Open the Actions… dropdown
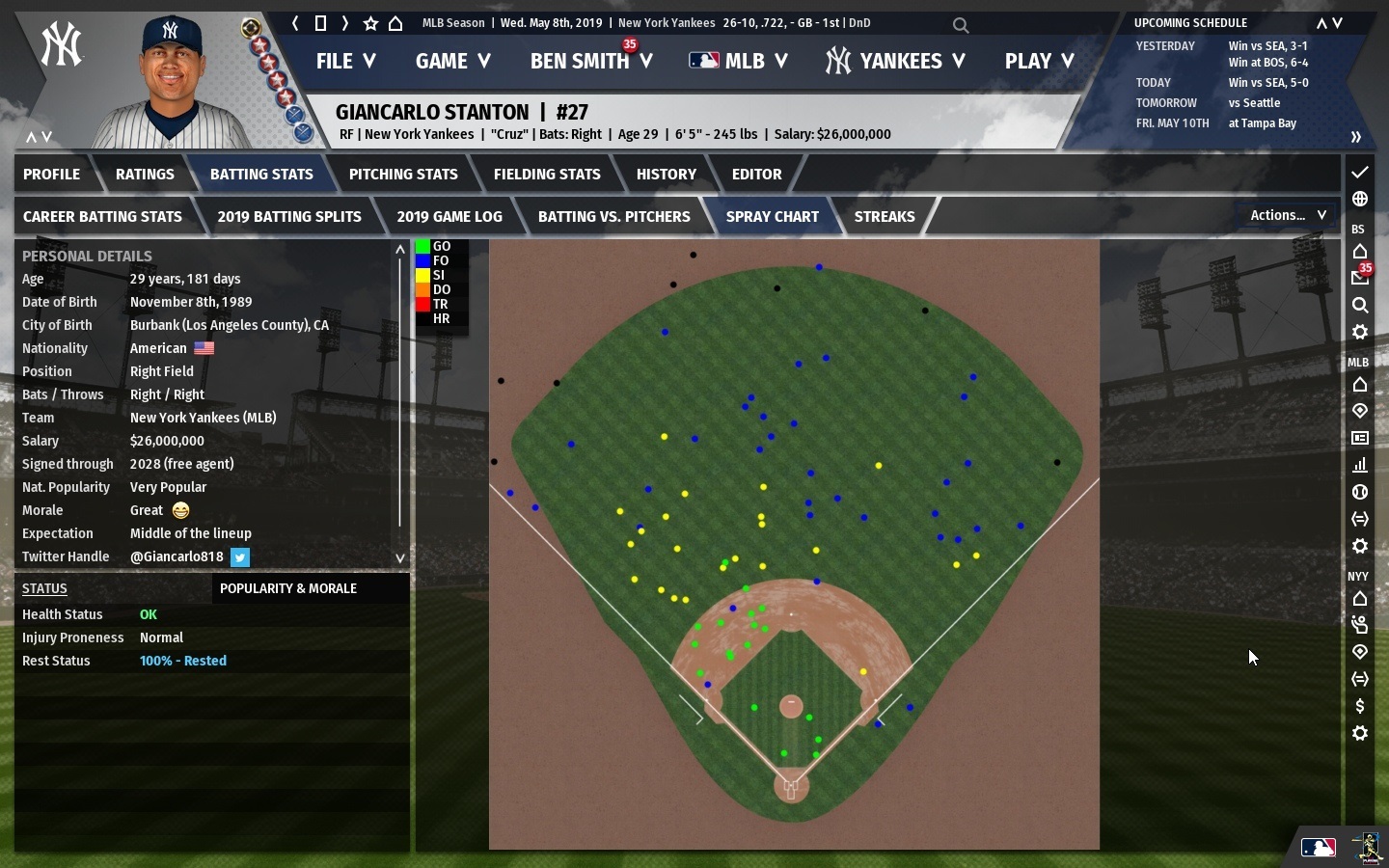 click(x=1287, y=215)
